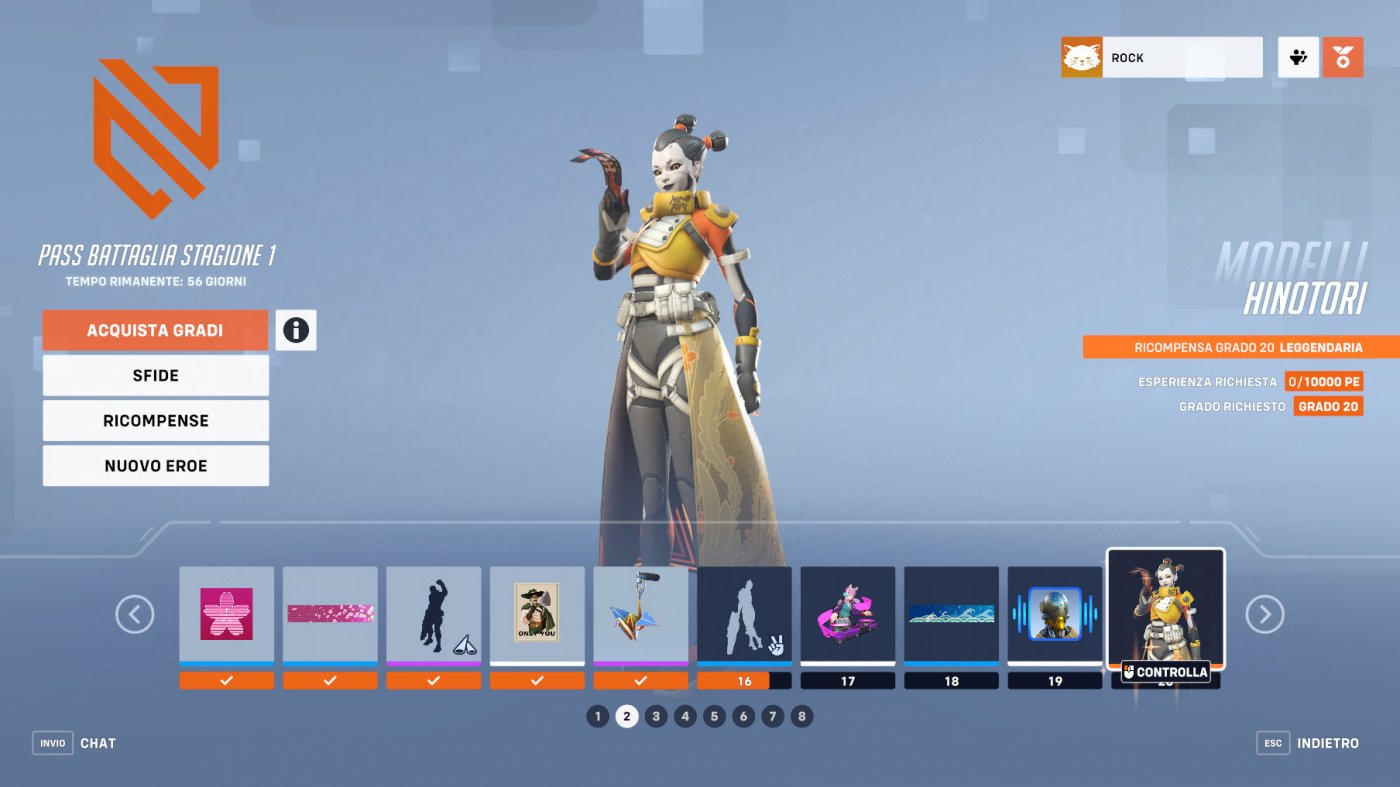Click the ONLY YOU poster reward
Viewport: 1400px width, 787px height.
[537, 612]
